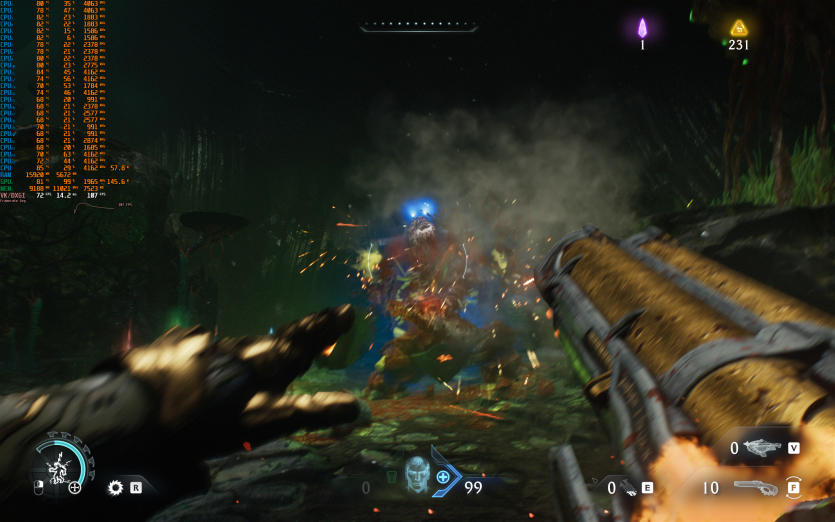Image resolution: width=835 pixels, height=522 pixels.
Task: Click the compass bar at top
Action: click(x=416, y=24)
